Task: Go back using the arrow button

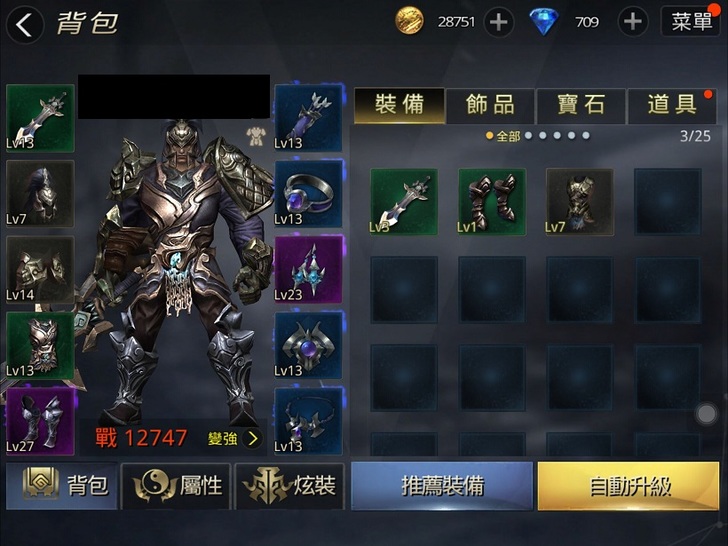Action: coord(25,24)
